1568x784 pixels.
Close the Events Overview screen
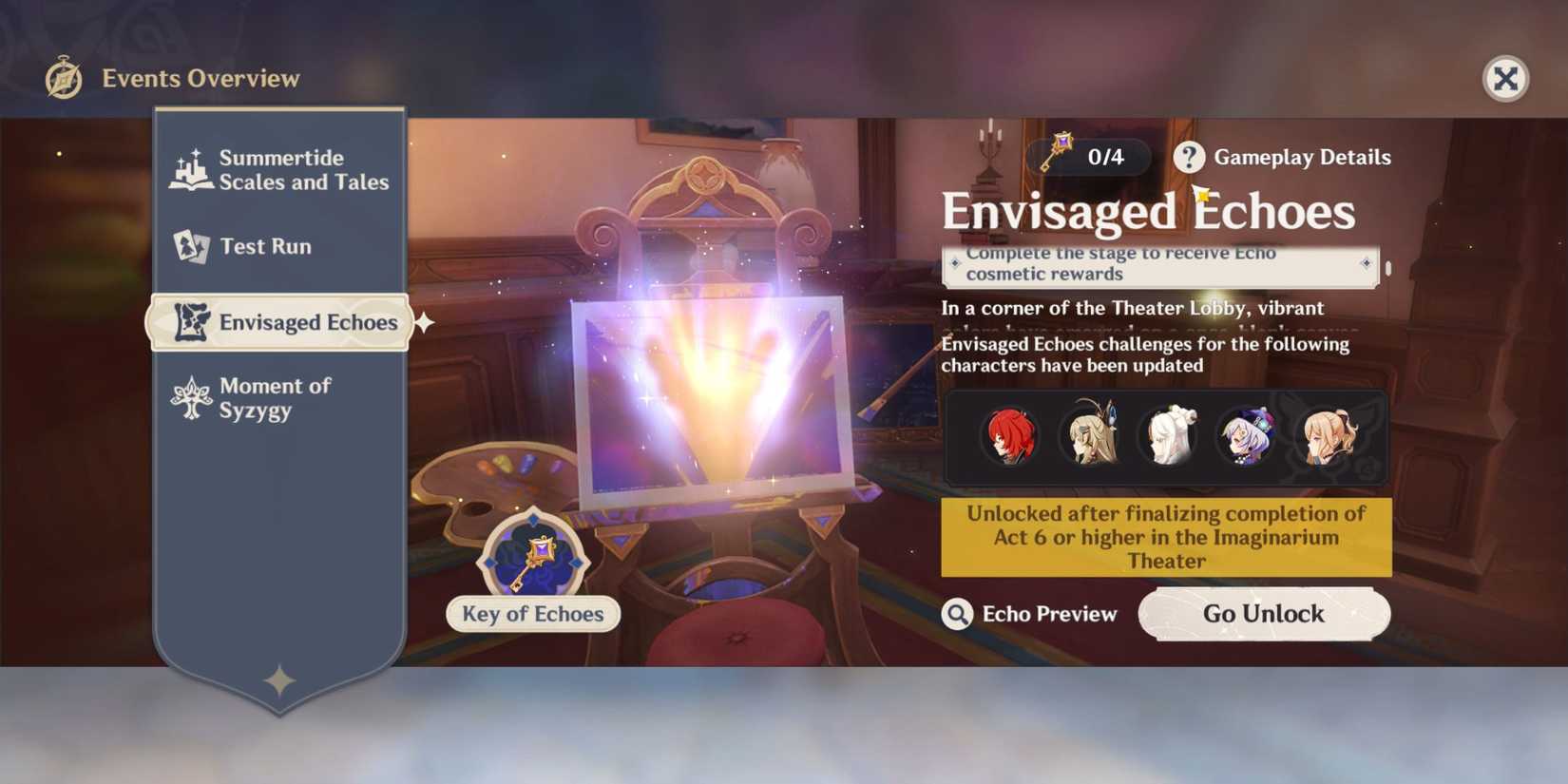tap(1505, 80)
